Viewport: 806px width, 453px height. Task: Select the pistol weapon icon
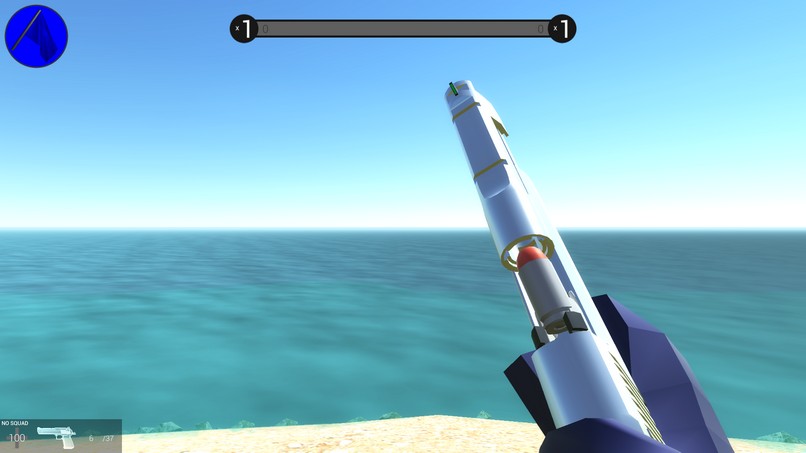coord(56,437)
